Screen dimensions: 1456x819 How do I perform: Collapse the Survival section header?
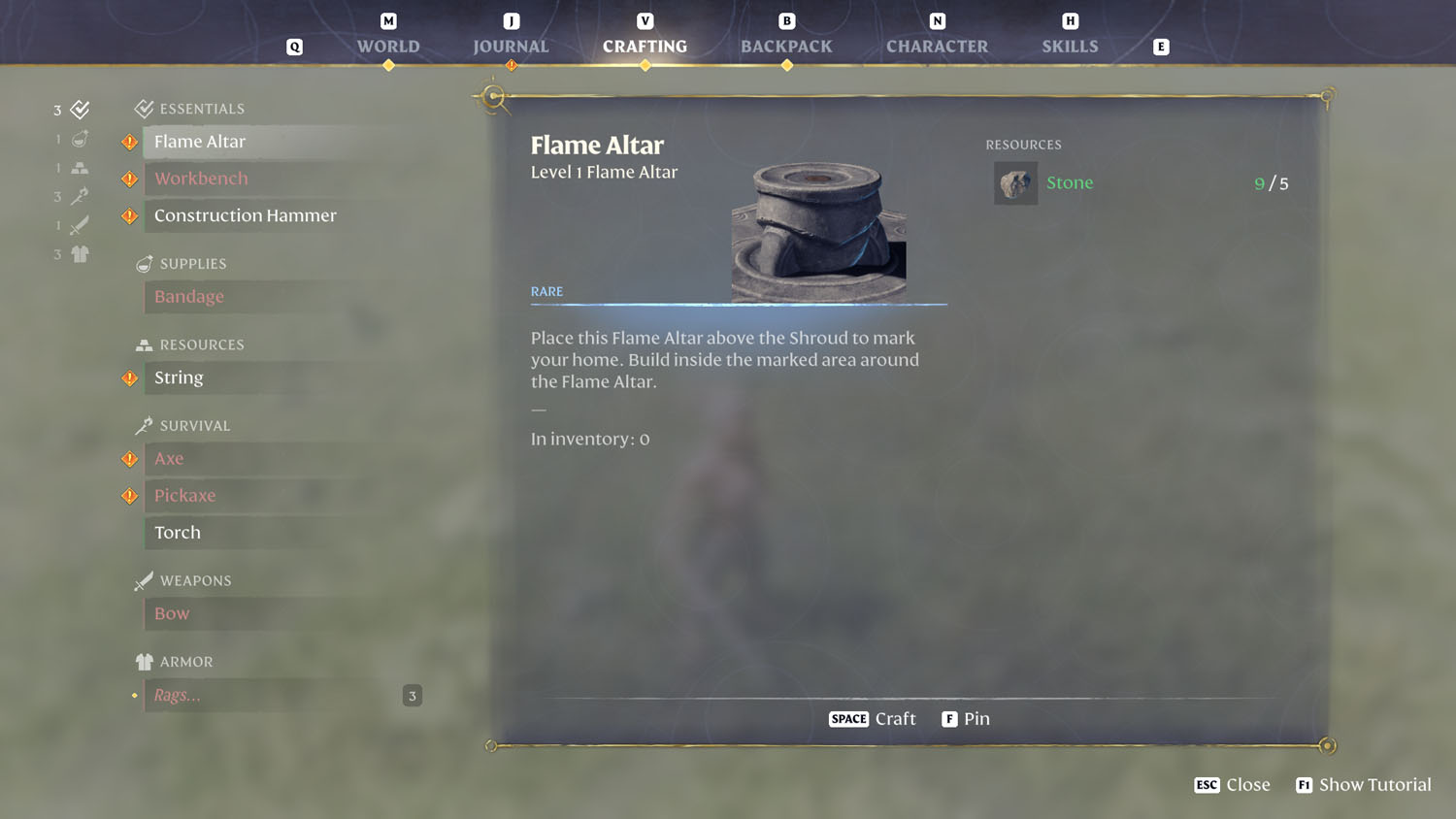(194, 425)
